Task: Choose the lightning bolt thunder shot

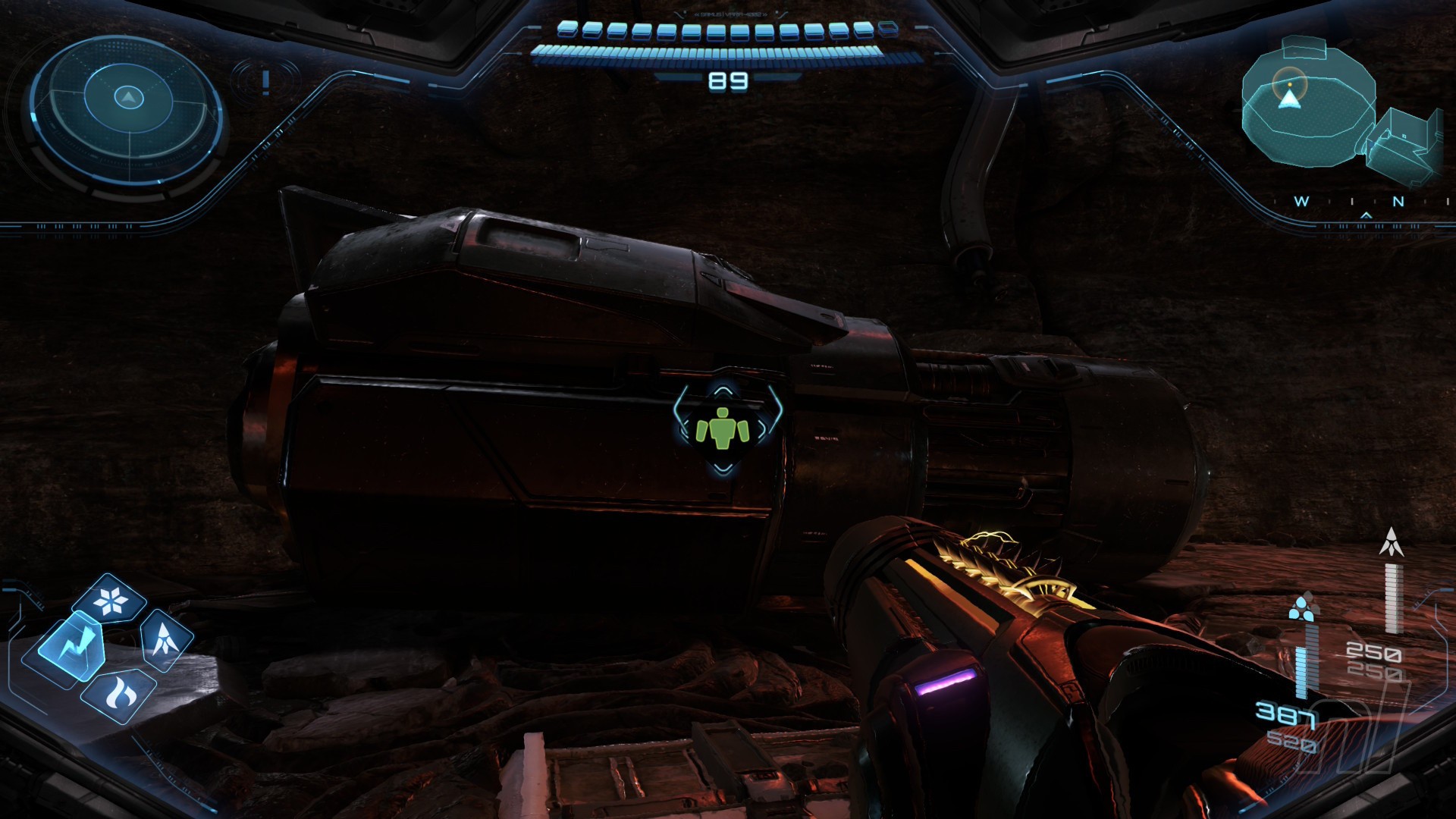Action: coord(71,647)
